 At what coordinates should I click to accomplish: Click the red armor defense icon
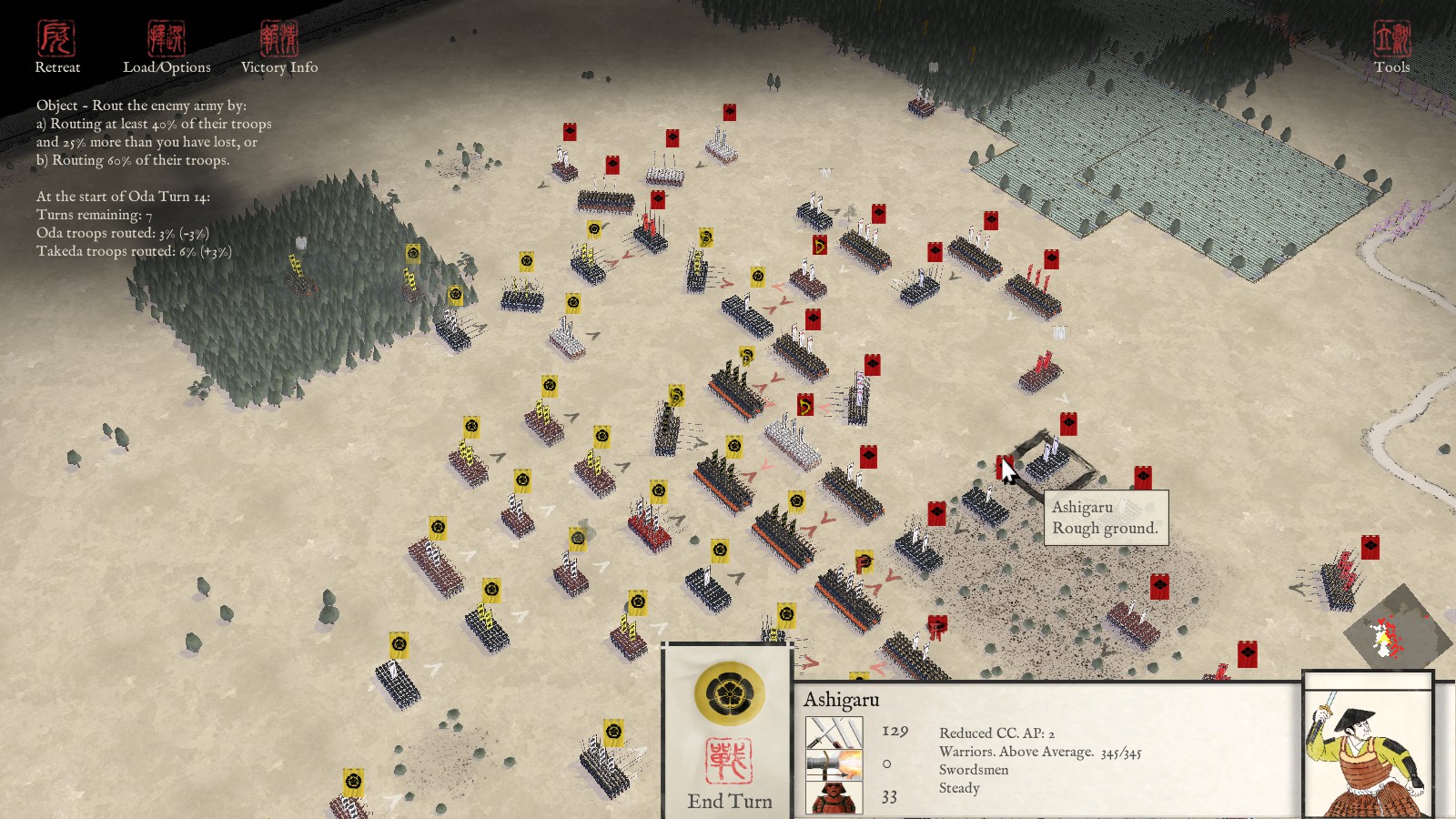coord(834,797)
